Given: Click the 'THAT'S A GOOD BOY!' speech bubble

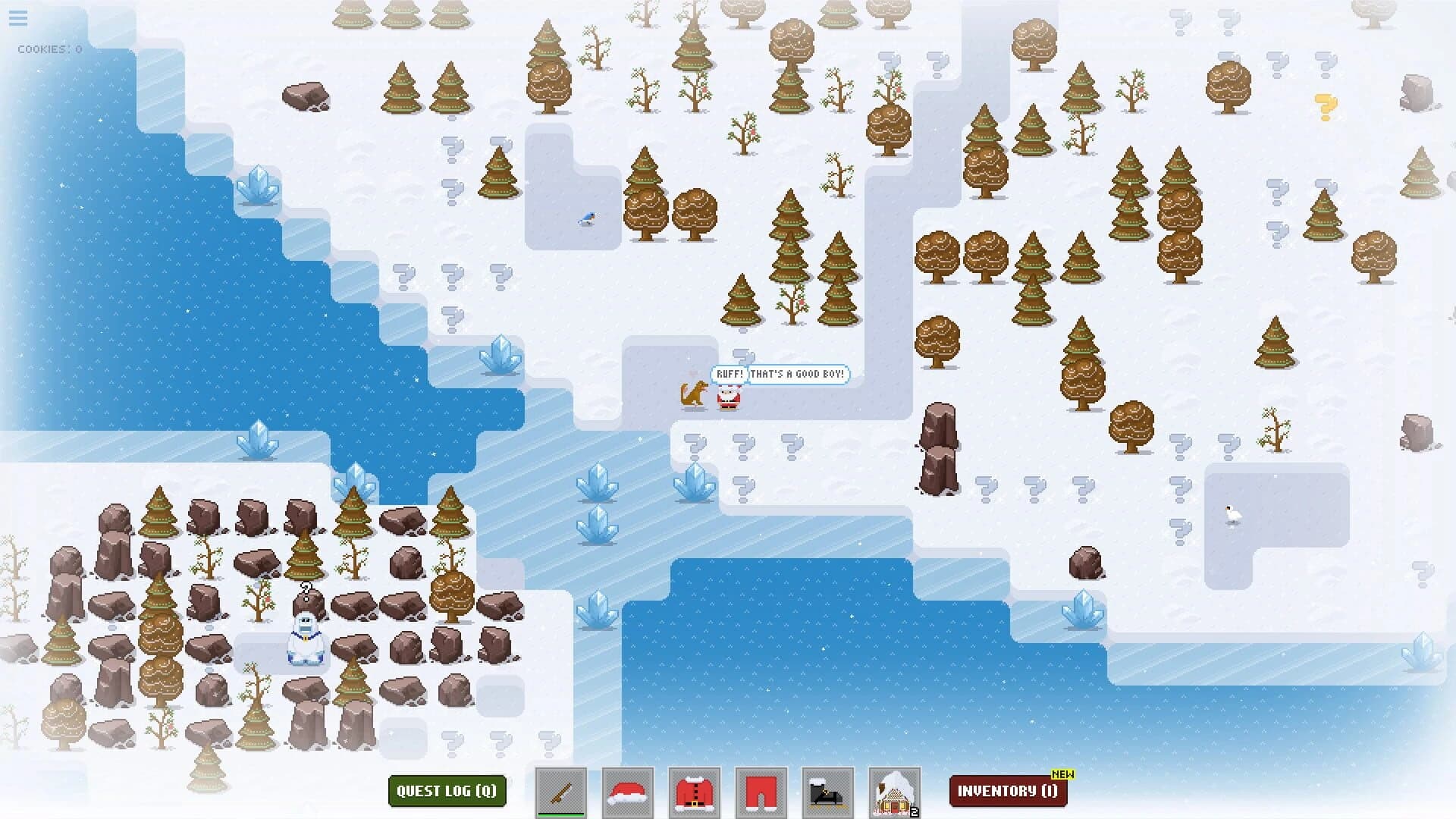Looking at the screenshot, I should (798, 374).
